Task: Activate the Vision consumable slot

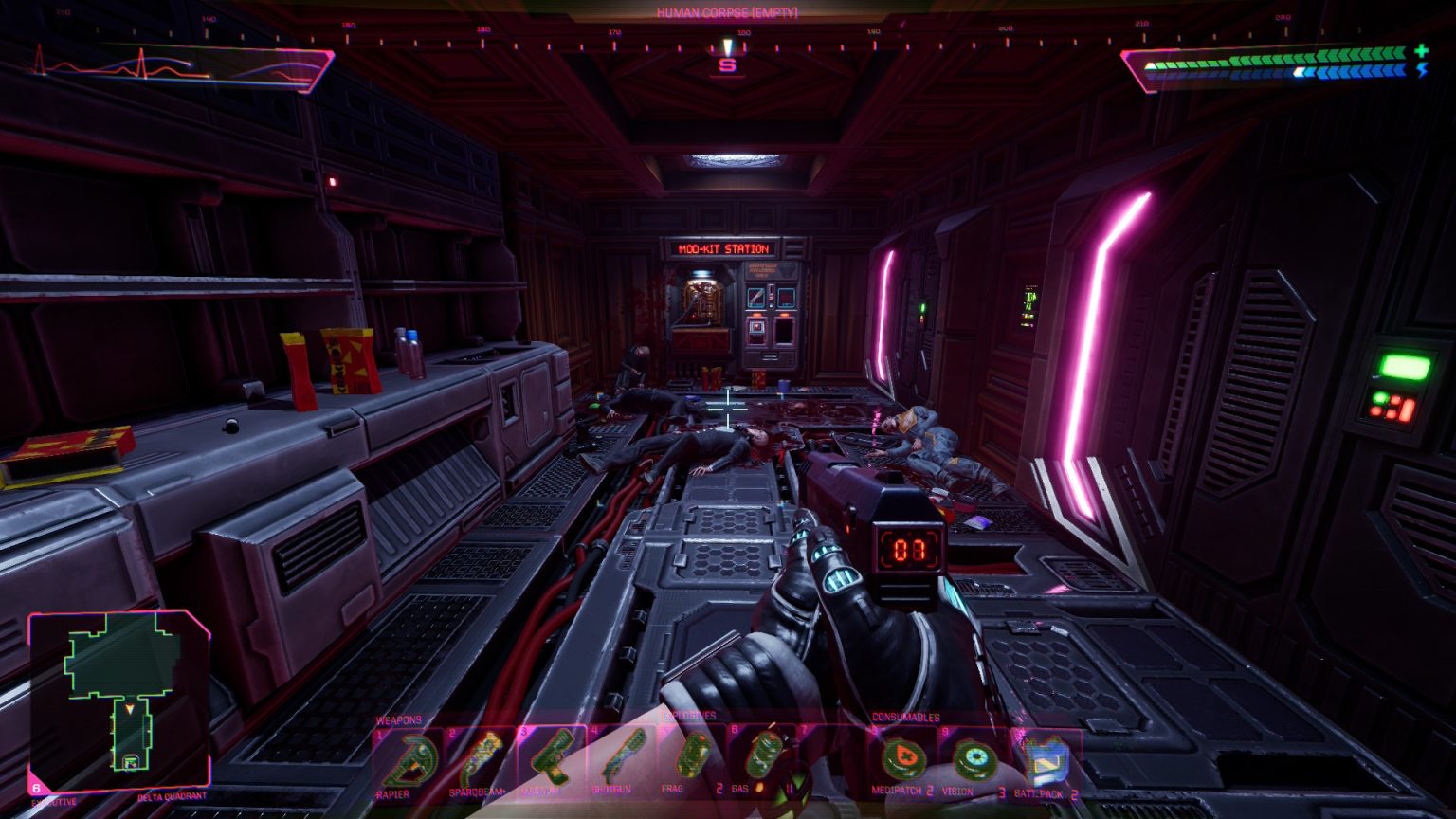Action: point(974,758)
